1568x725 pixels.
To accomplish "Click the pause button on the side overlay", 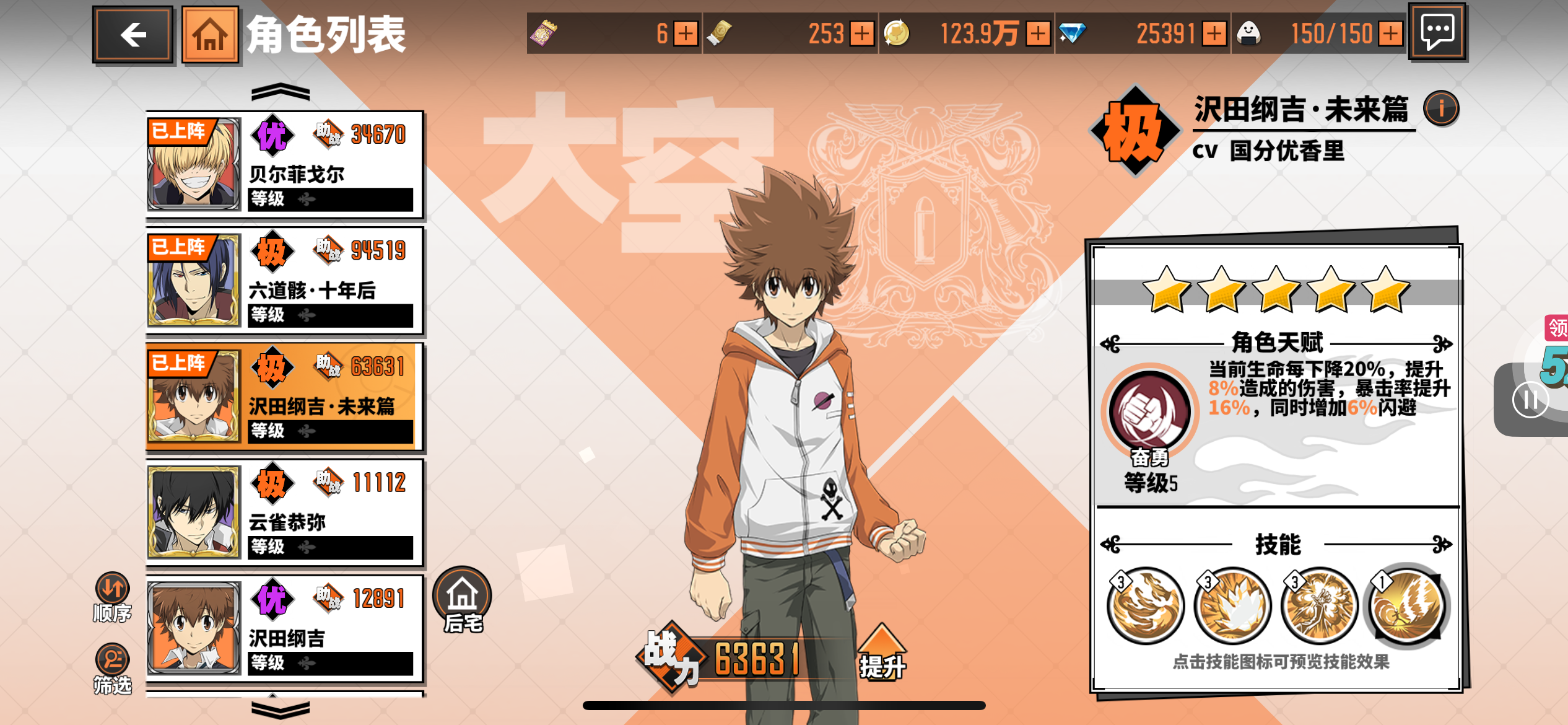I will pyautogui.click(x=1530, y=400).
